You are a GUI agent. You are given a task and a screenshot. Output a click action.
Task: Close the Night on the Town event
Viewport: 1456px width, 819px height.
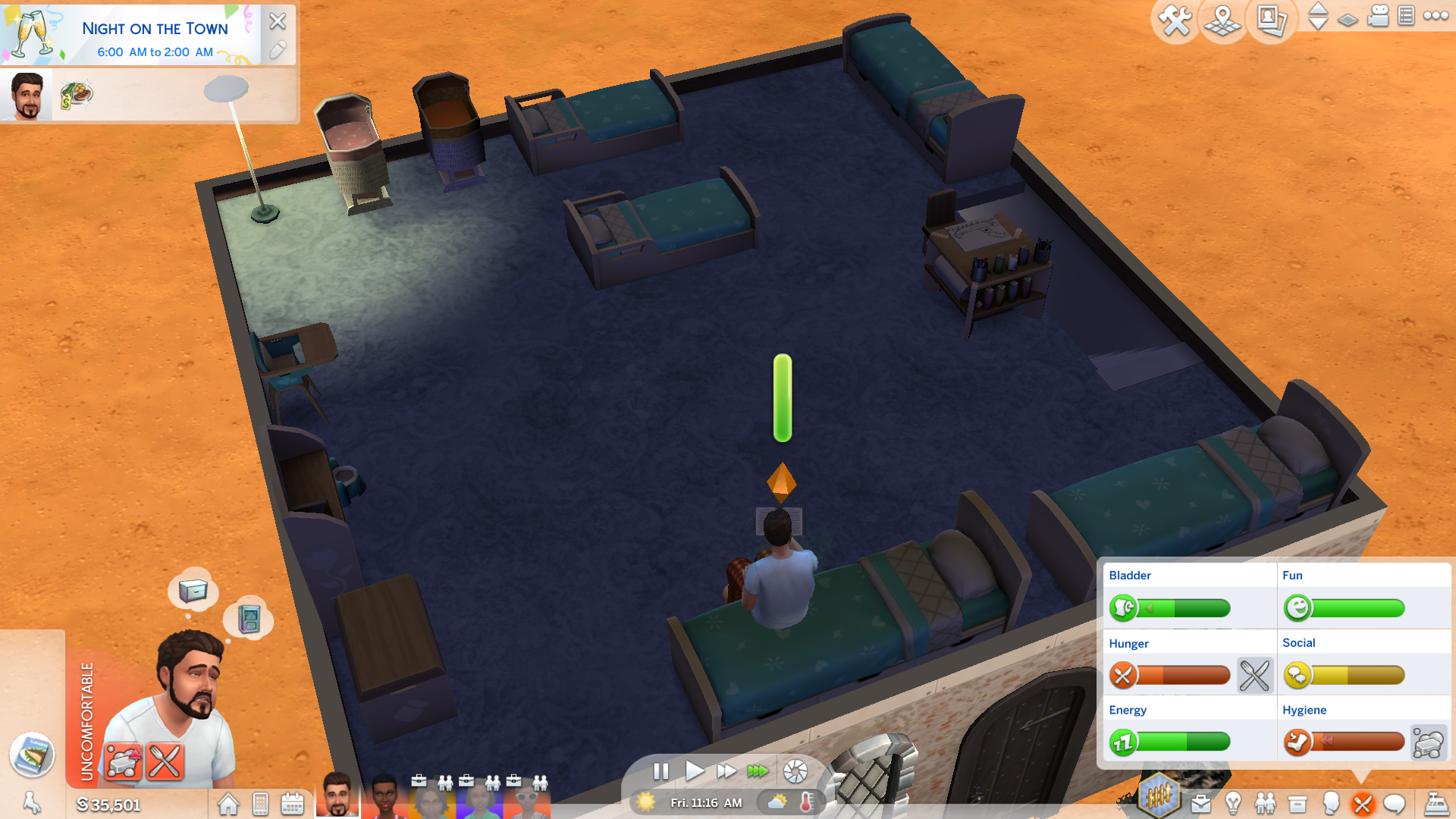[x=278, y=21]
